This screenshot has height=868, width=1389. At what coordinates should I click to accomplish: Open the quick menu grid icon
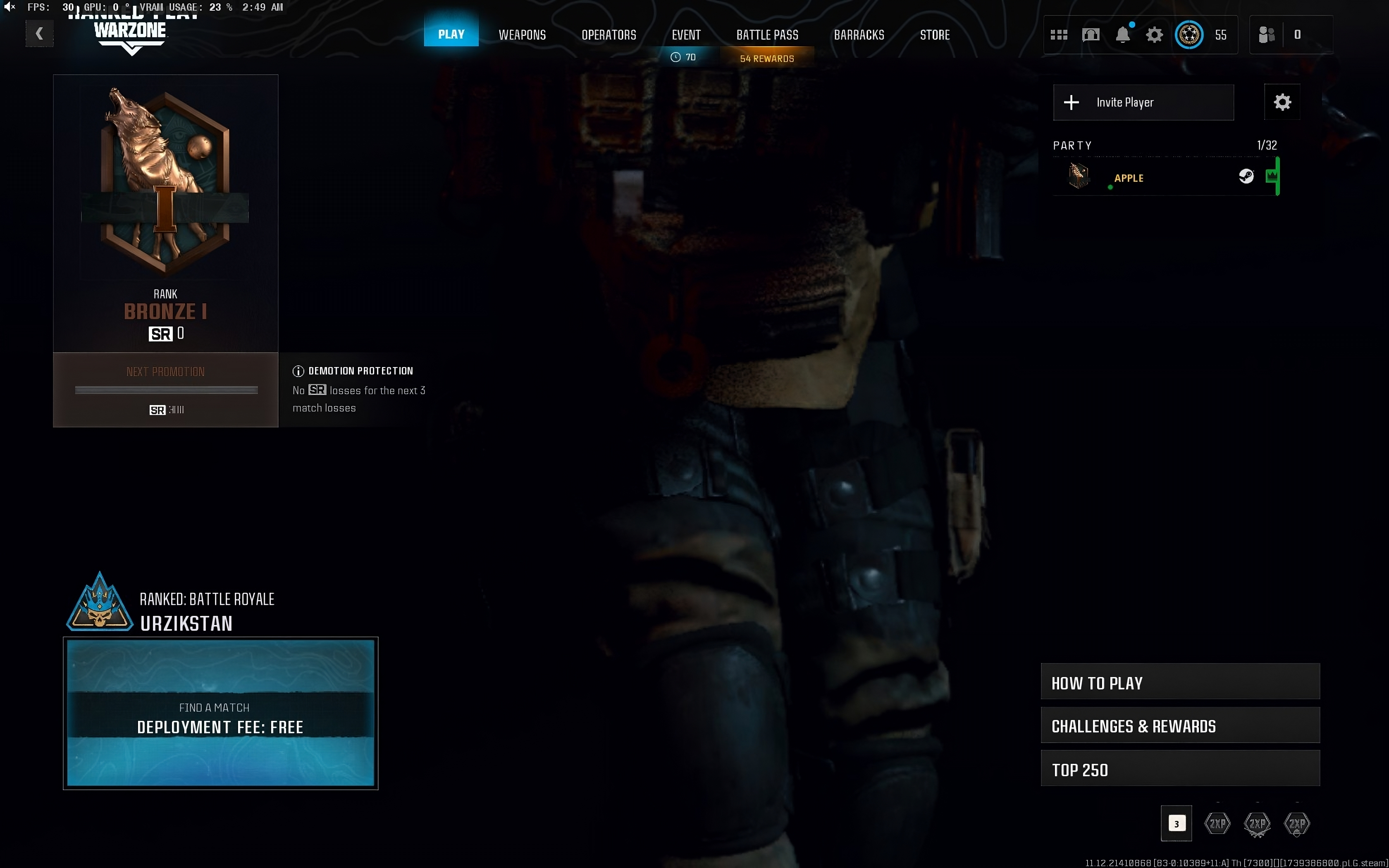(x=1059, y=34)
